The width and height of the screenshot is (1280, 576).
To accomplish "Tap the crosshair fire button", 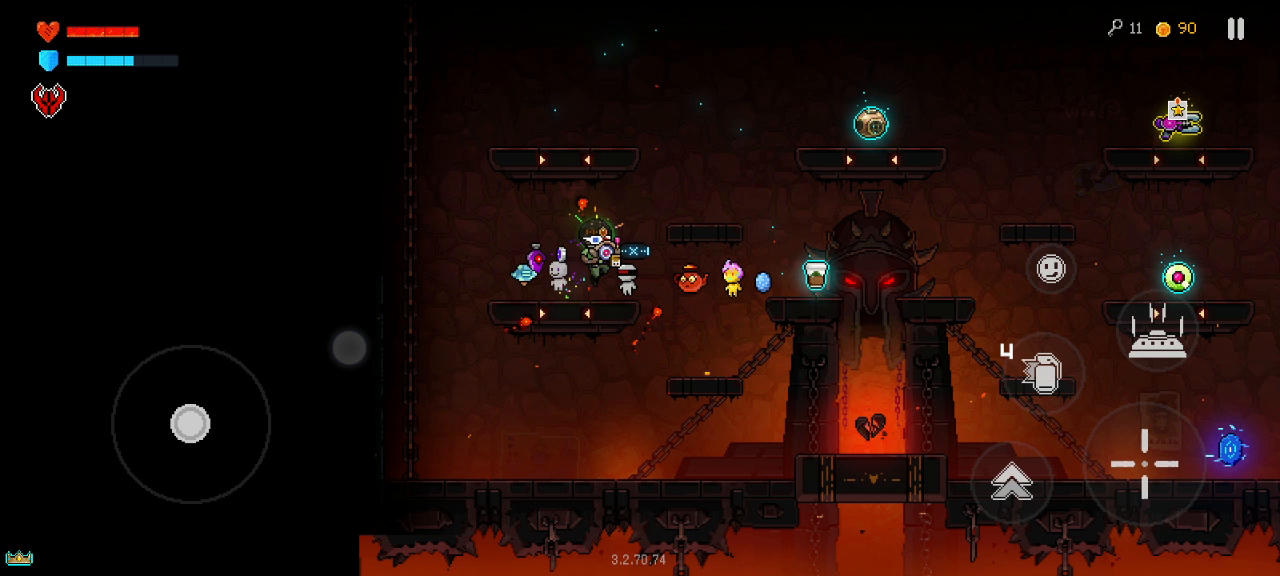I will 1145,464.
